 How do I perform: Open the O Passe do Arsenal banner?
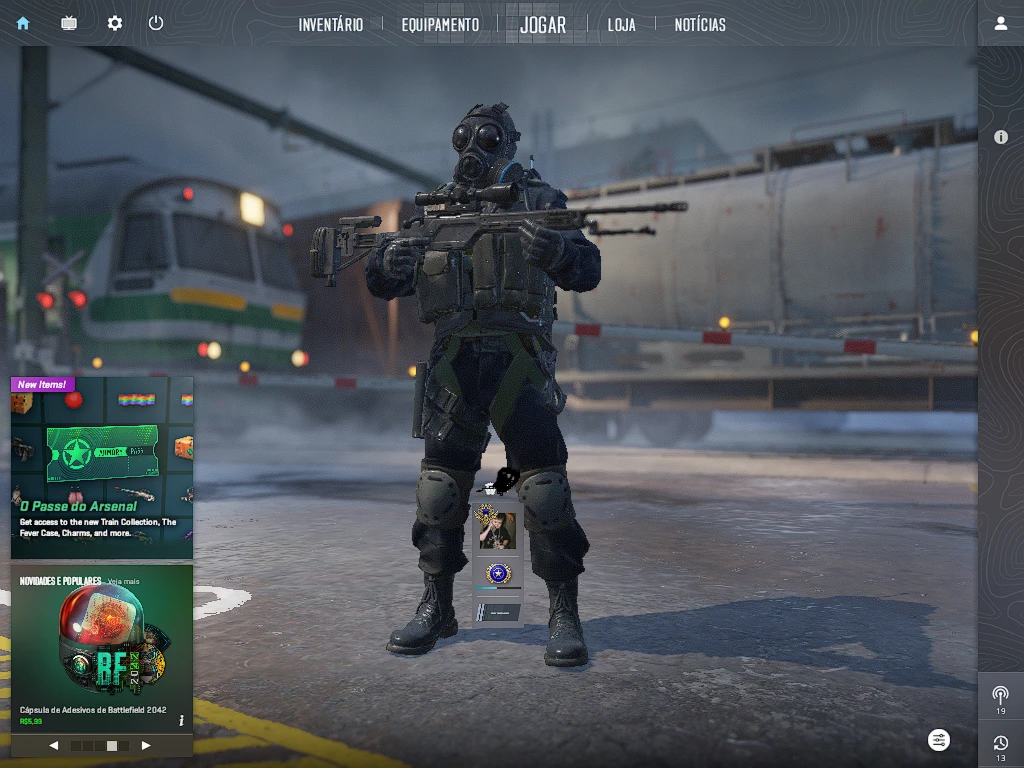(x=101, y=467)
